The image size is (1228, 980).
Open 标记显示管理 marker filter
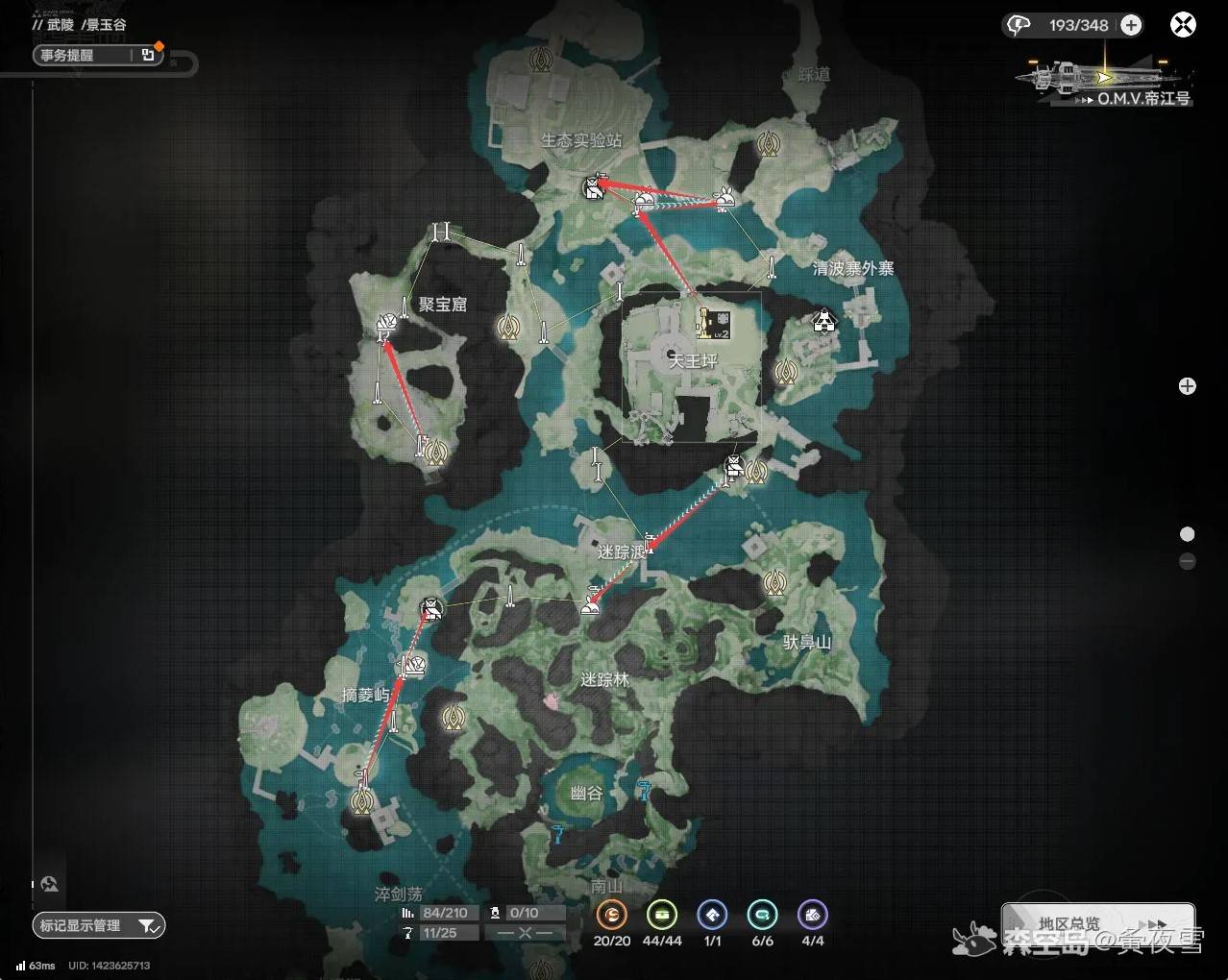(x=98, y=925)
